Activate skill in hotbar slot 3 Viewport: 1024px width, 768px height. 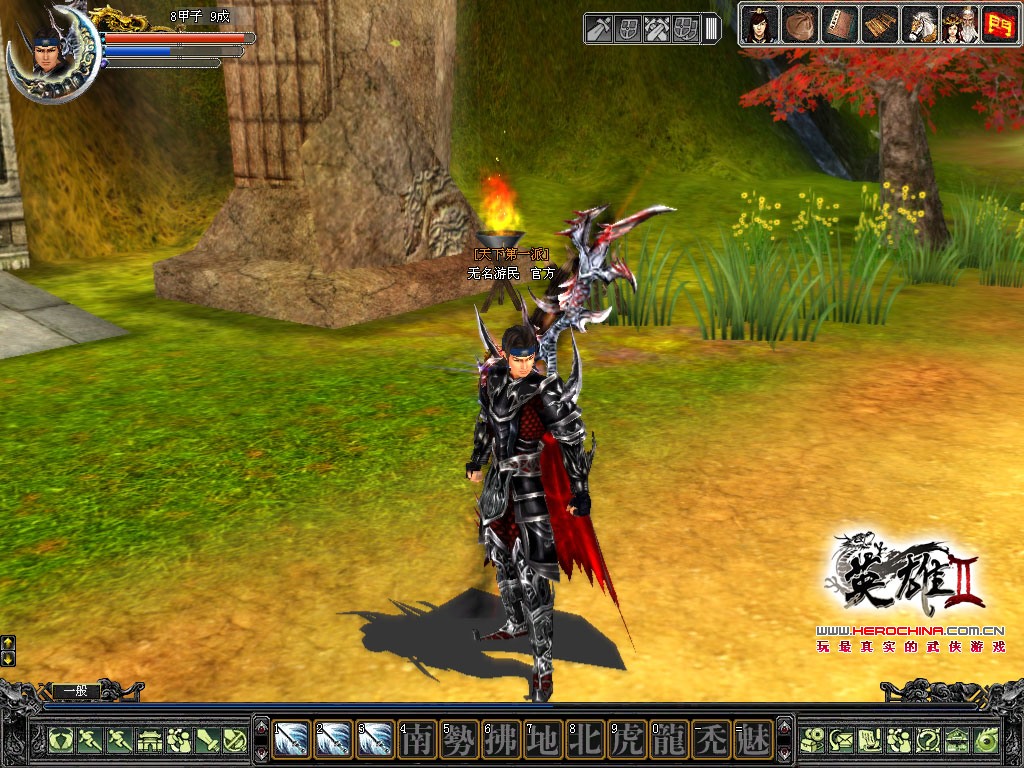(376, 740)
